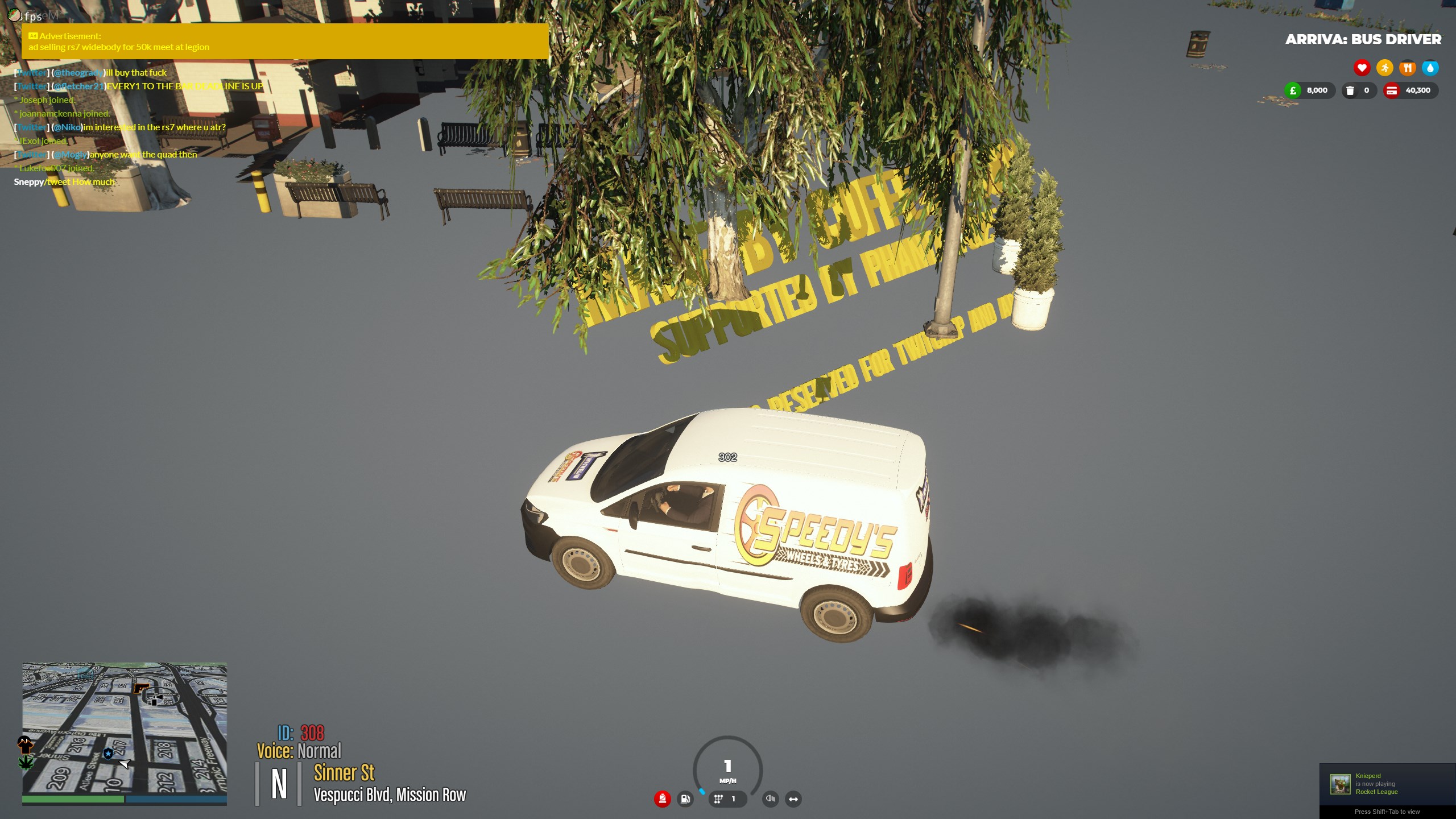Click the fuel pump icon
The height and width of the screenshot is (819, 1456).
click(685, 799)
